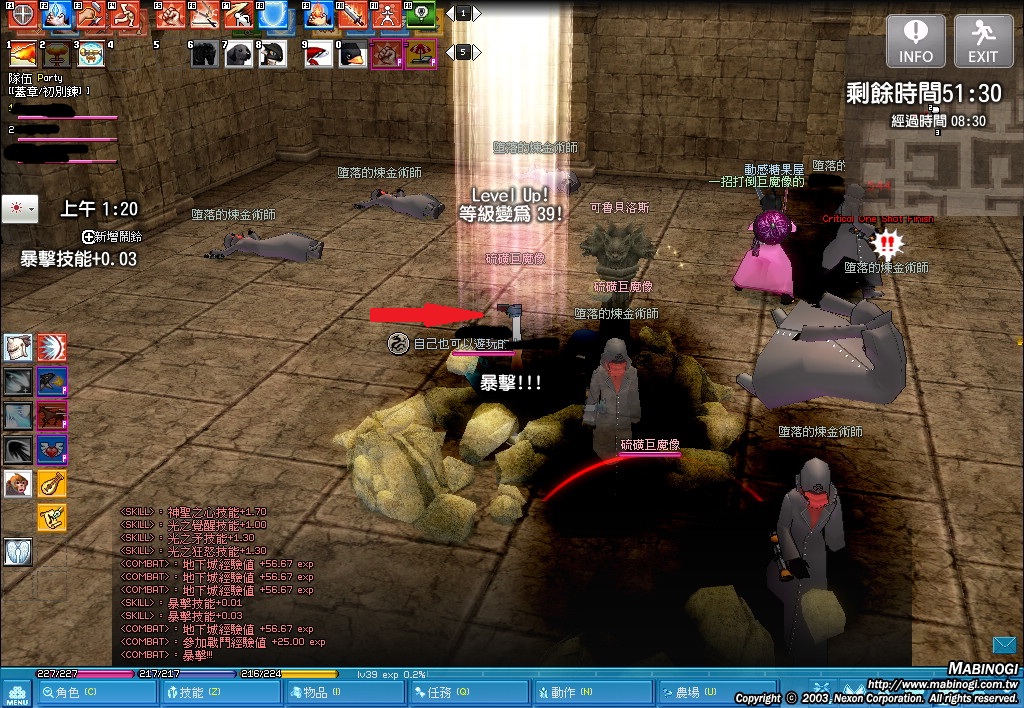The width and height of the screenshot is (1024, 708).
Task: Select the F5 fist skill icon
Action: [x=171, y=14]
